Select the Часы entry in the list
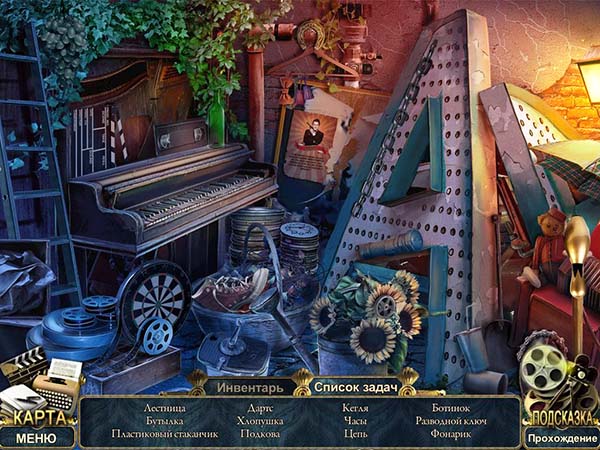Screen dimensions: 600x450 [x=355, y=421]
